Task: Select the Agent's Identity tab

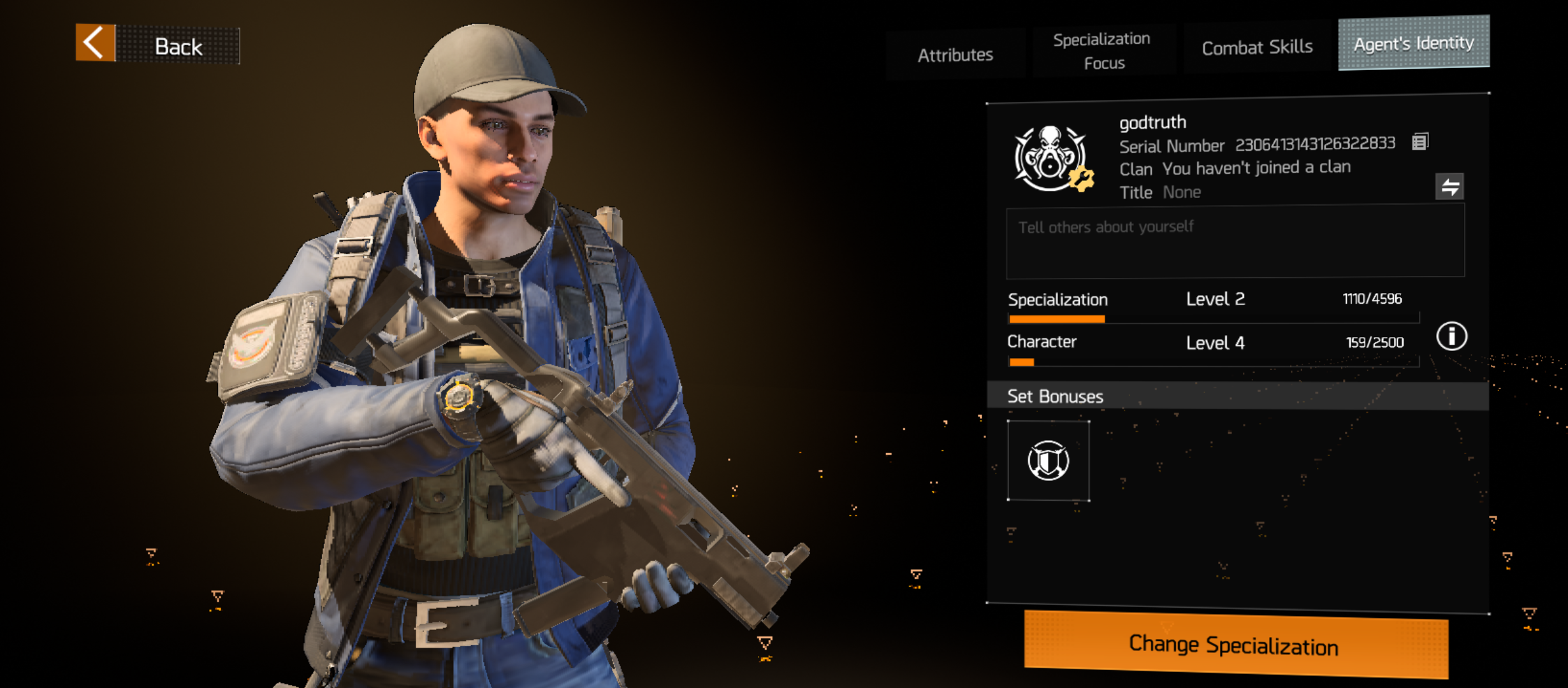Action: tap(1413, 43)
